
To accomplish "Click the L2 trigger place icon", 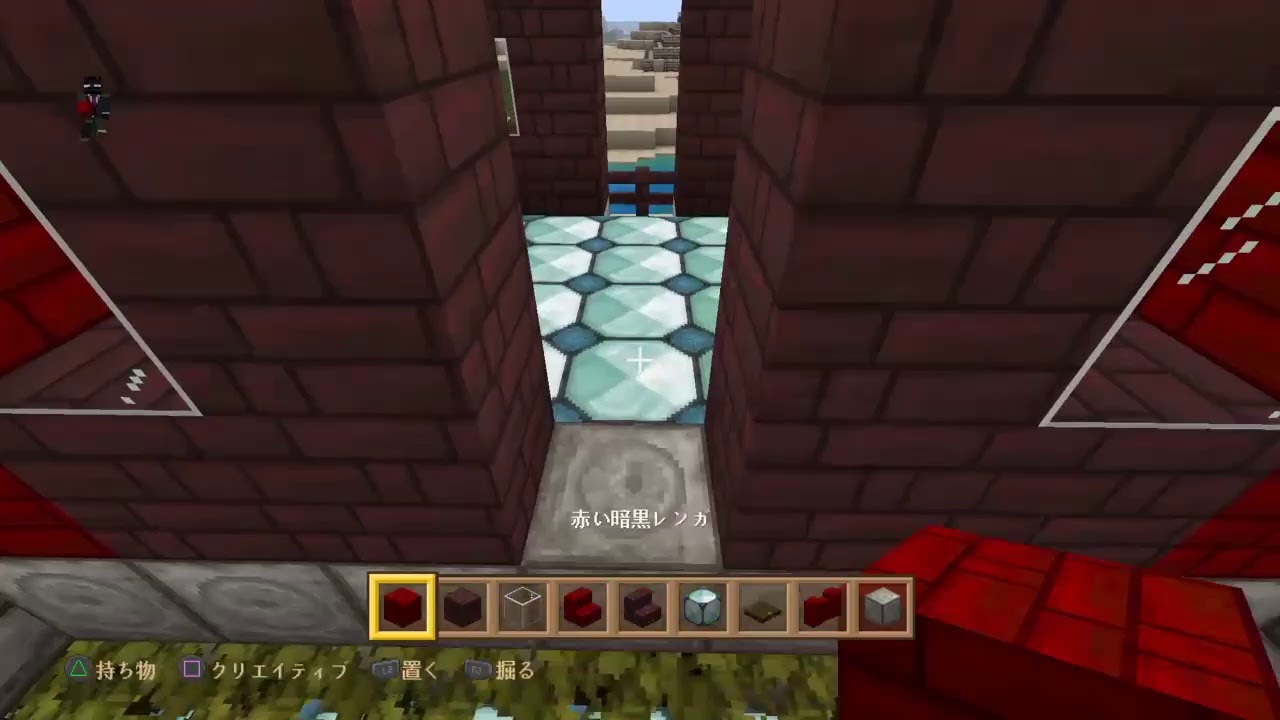I will tap(385, 671).
